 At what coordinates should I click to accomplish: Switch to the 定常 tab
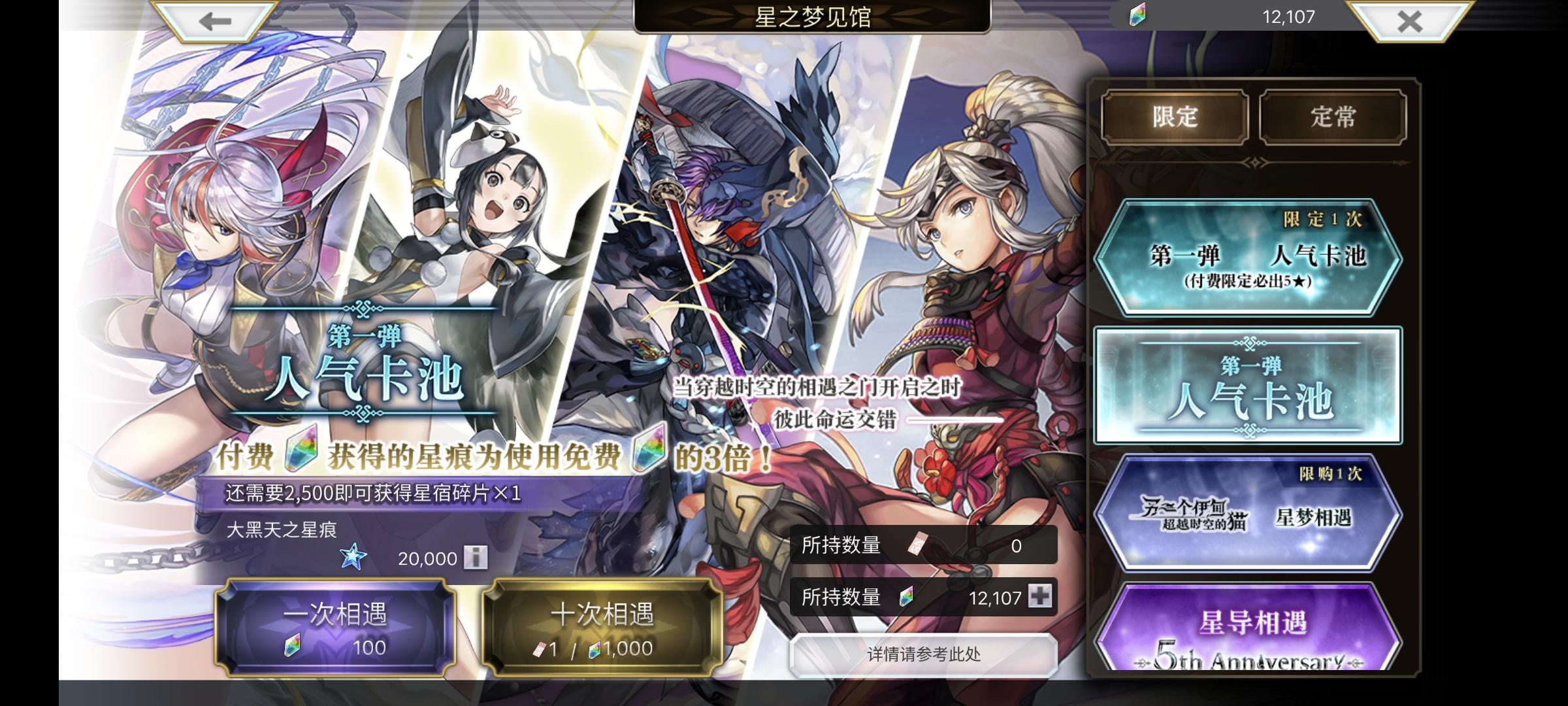coord(1334,116)
